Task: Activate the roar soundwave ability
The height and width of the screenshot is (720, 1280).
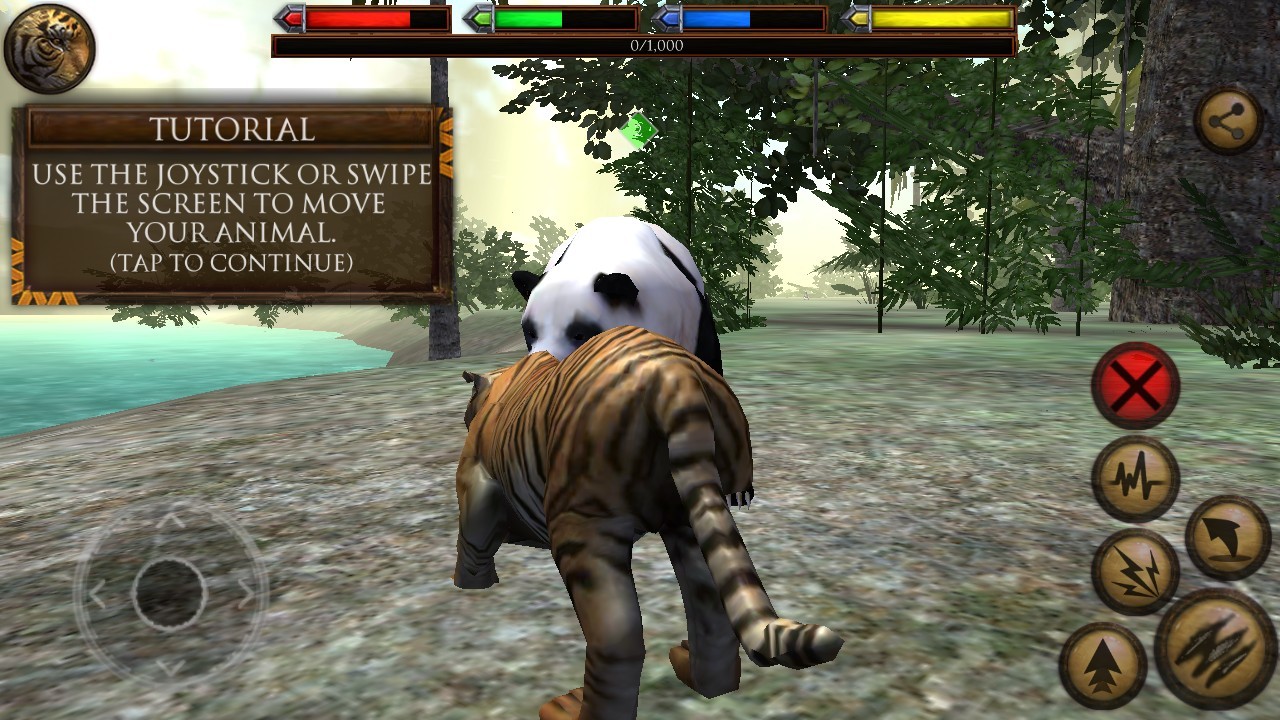Action: click(1135, 478)
